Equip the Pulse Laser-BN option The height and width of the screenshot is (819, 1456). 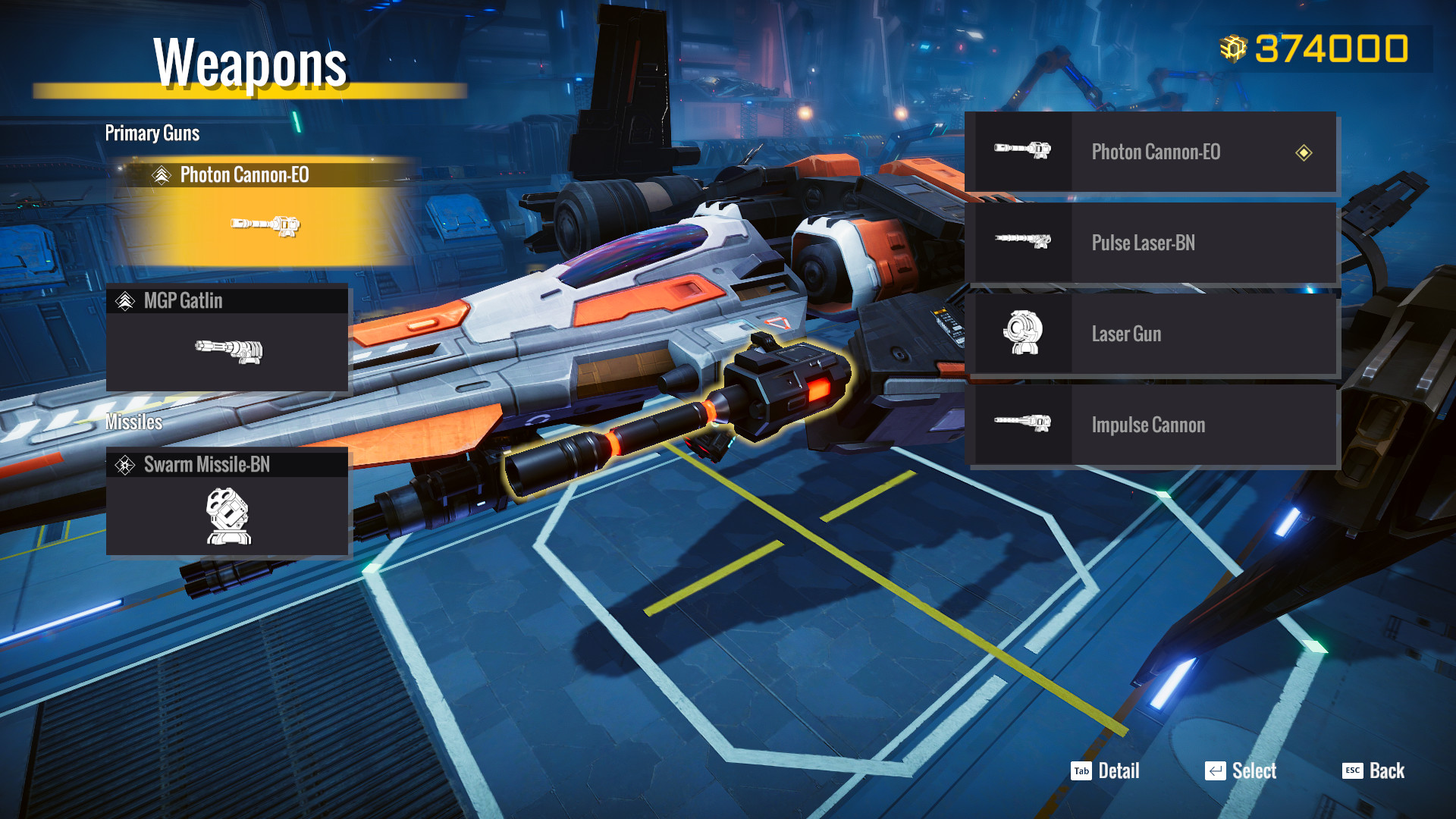click(x=1150, y=243)
